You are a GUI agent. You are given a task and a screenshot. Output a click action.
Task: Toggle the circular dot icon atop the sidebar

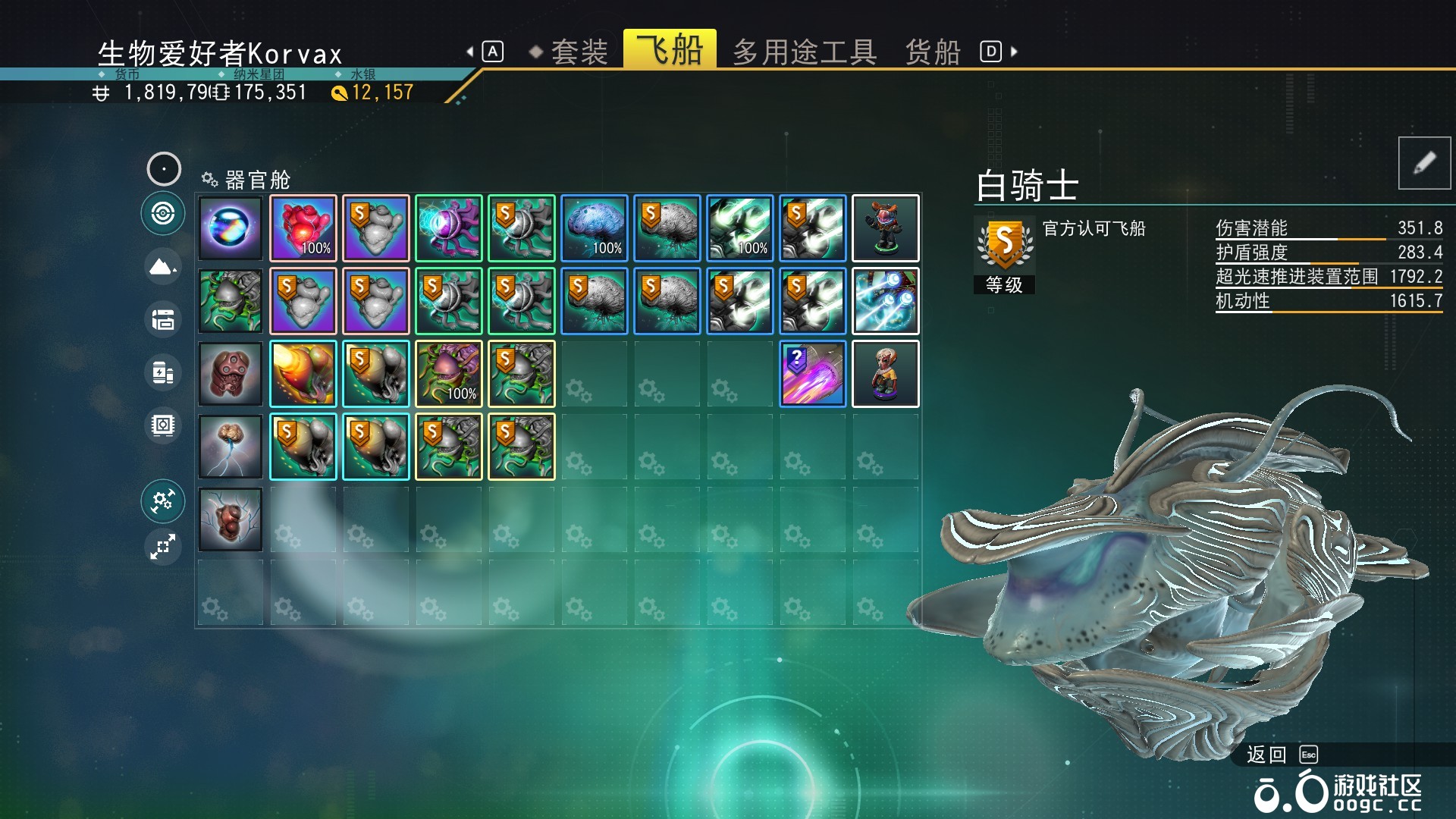[x=162, y=168]
